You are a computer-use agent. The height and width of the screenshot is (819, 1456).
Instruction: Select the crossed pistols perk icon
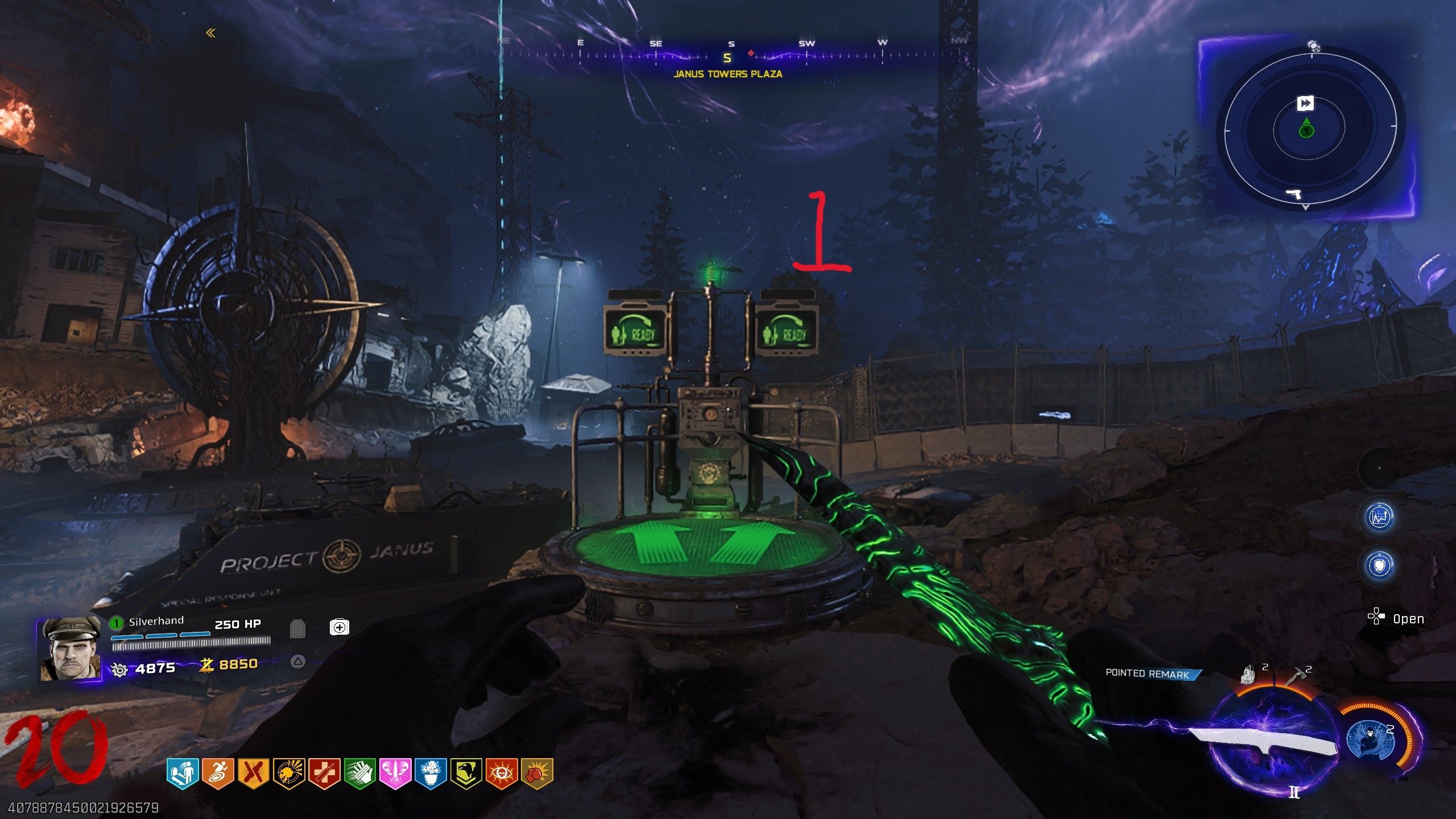pos(253,774)
